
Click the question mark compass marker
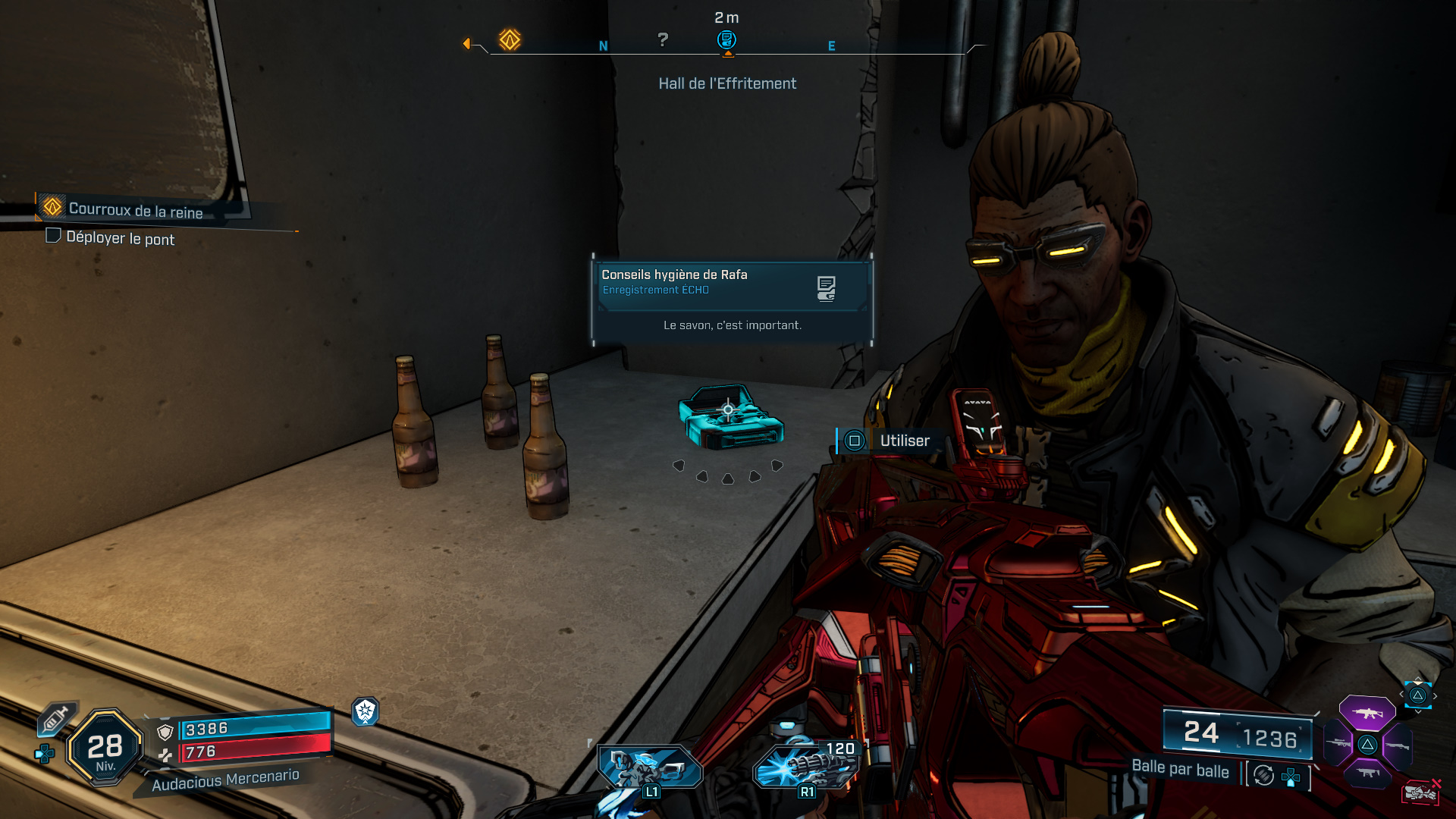[x=663, y=39]
